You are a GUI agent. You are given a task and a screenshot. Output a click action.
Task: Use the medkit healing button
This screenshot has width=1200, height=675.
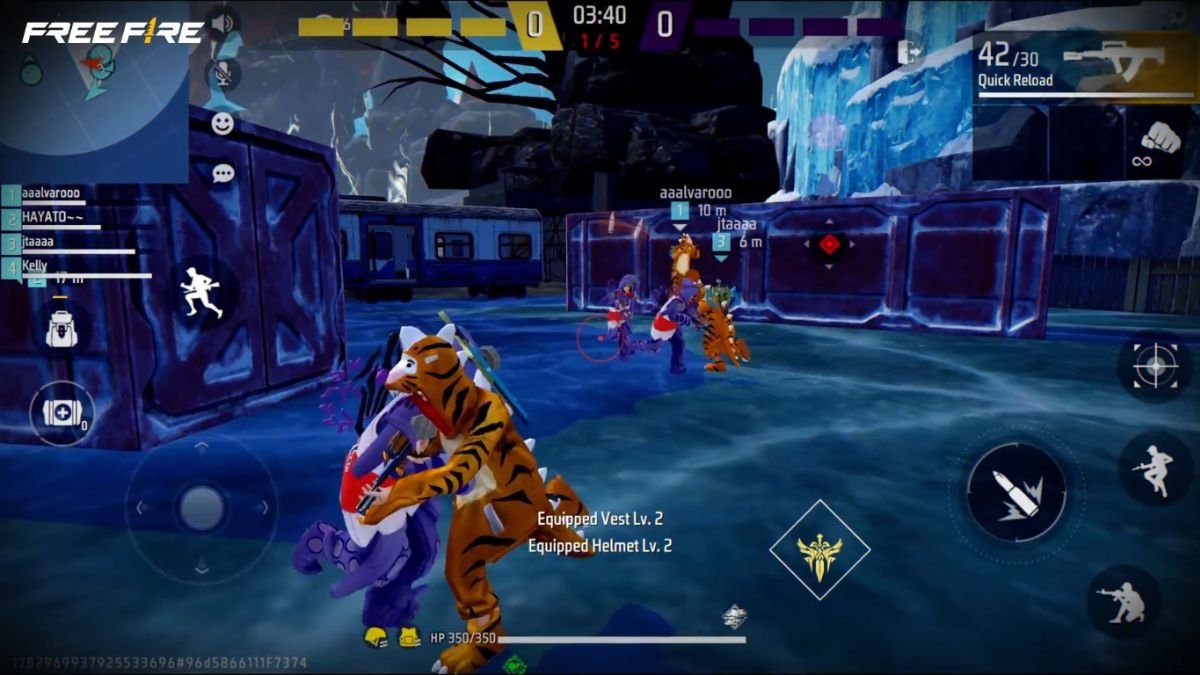point(62,413)
